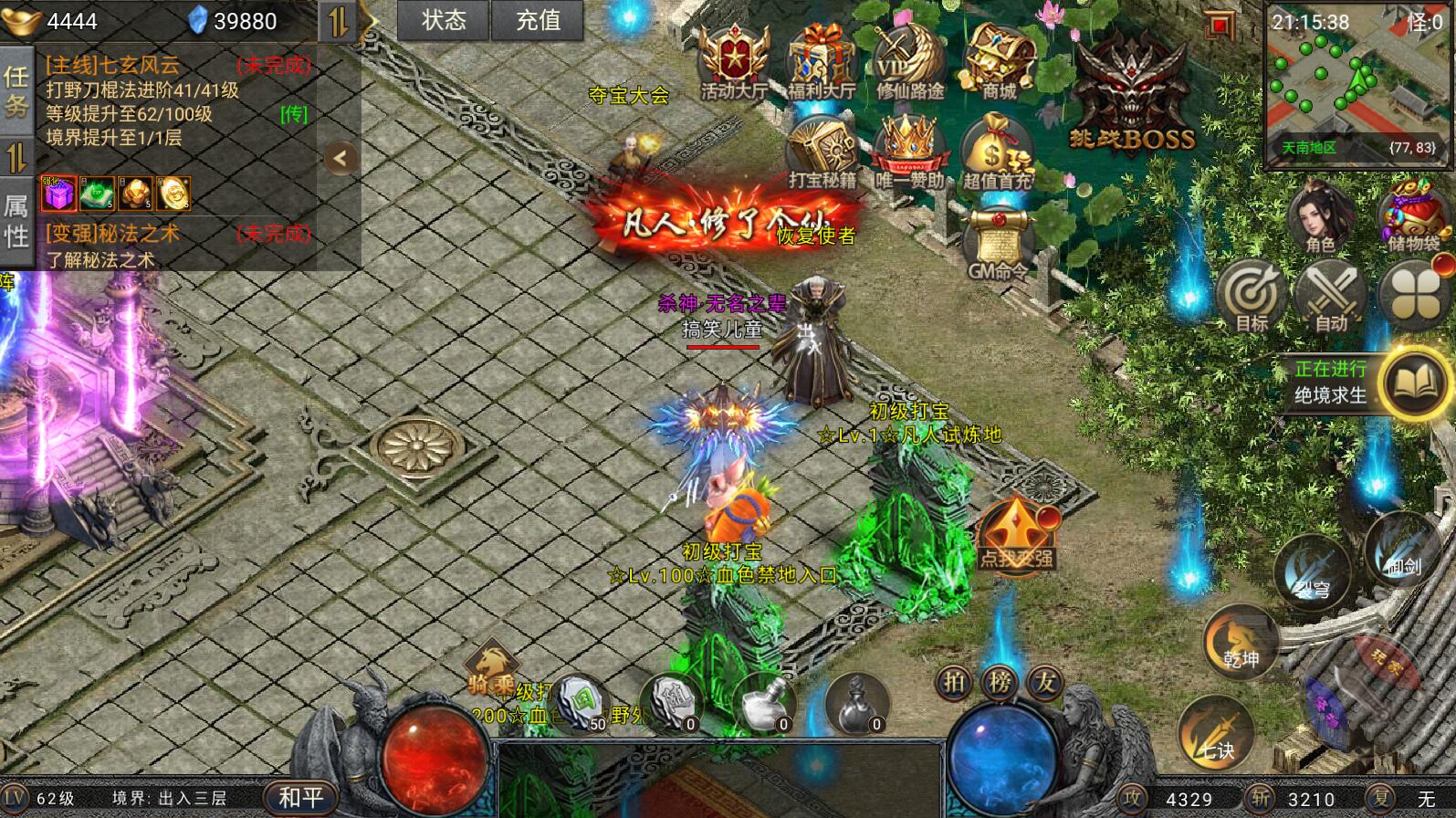Select the 目标 target button
The height and width of the screenshot is (818, 1456).
[1252, 297]
